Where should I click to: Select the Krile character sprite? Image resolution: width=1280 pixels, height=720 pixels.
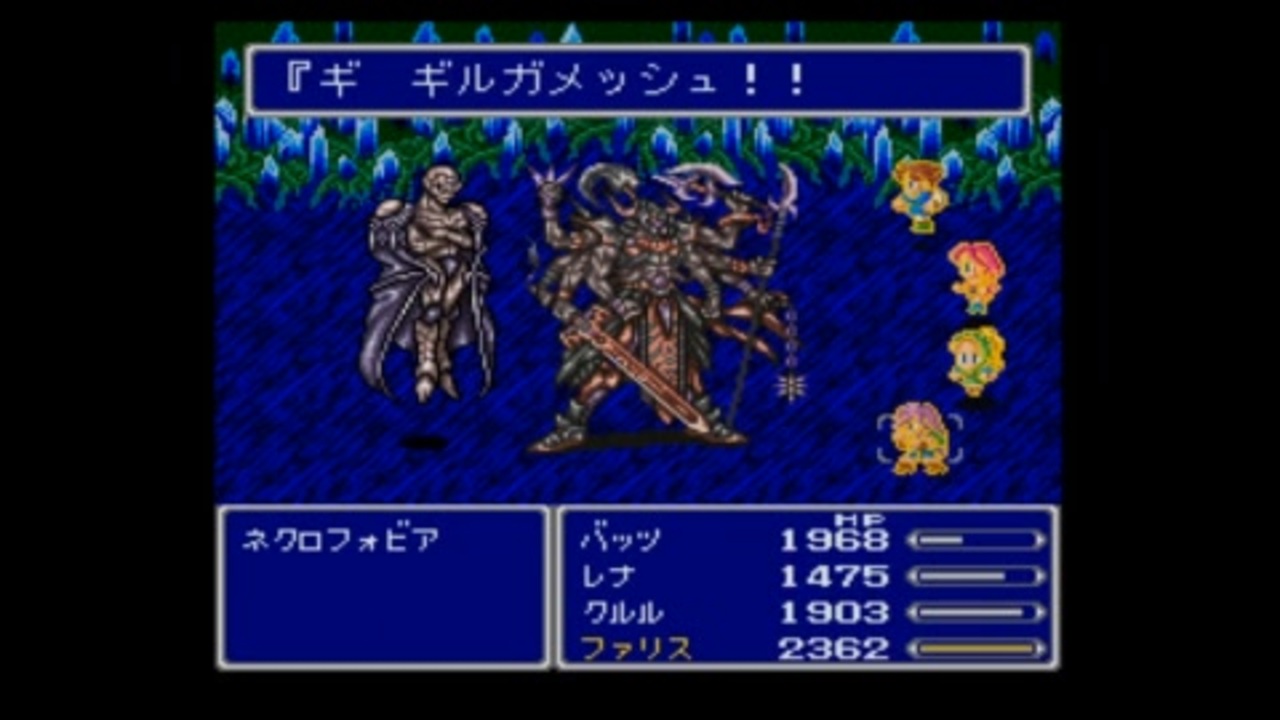tap(975, 355)
